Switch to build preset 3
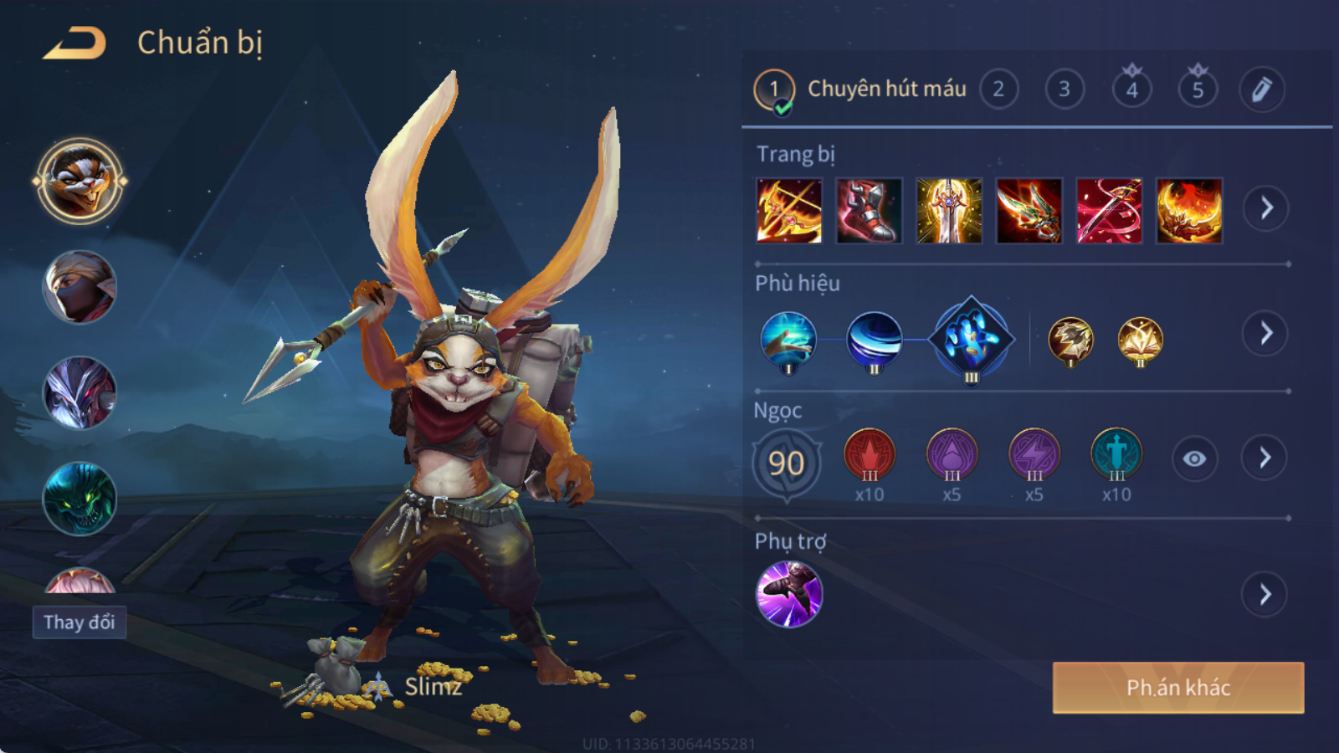The width and height of the screenshot is (1339, 753). tap(1064, 90)
